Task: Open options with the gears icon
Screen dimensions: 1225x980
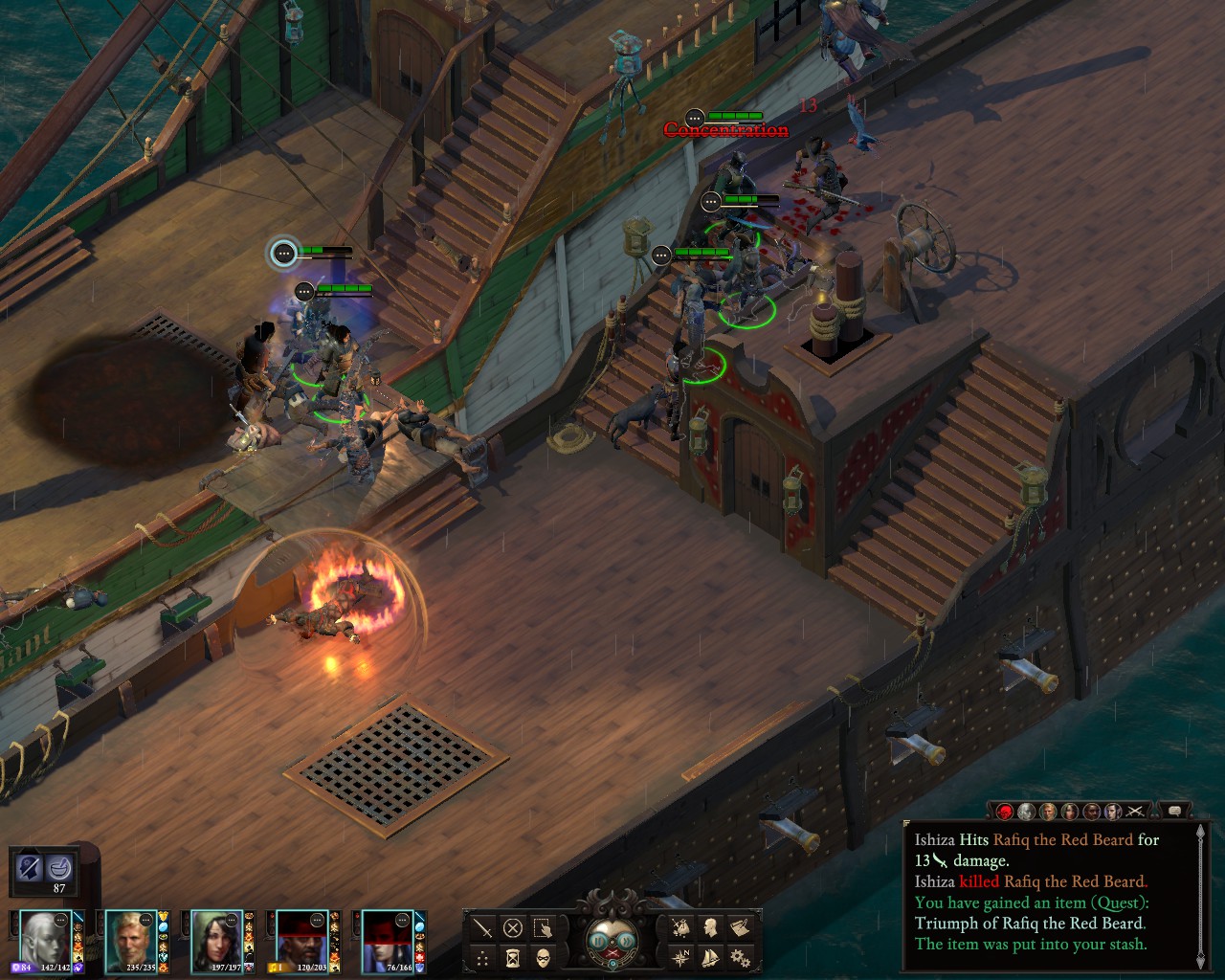Action: tap(740, 956)
